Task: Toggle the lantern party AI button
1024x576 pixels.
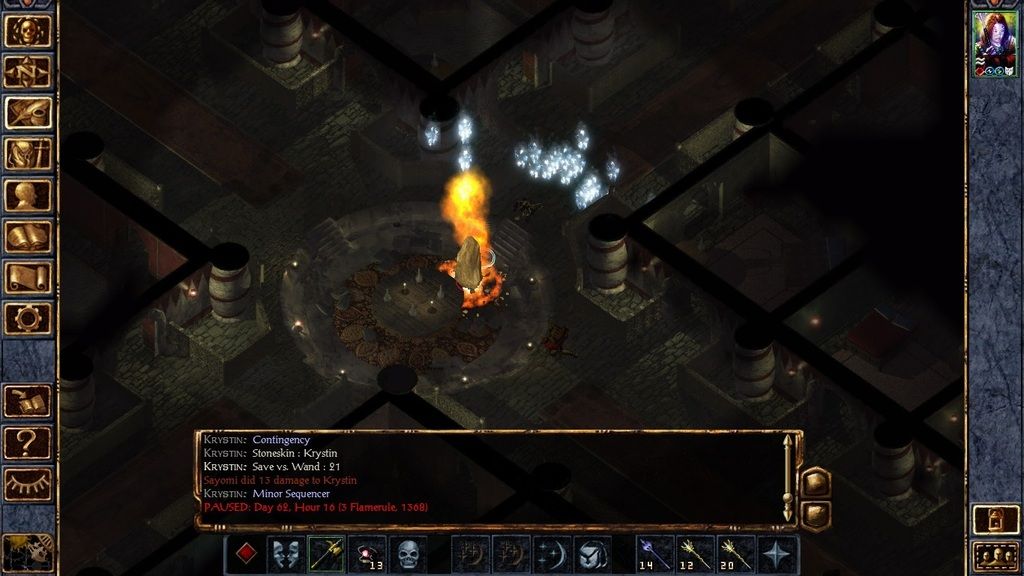Action: tap(995, 518)
